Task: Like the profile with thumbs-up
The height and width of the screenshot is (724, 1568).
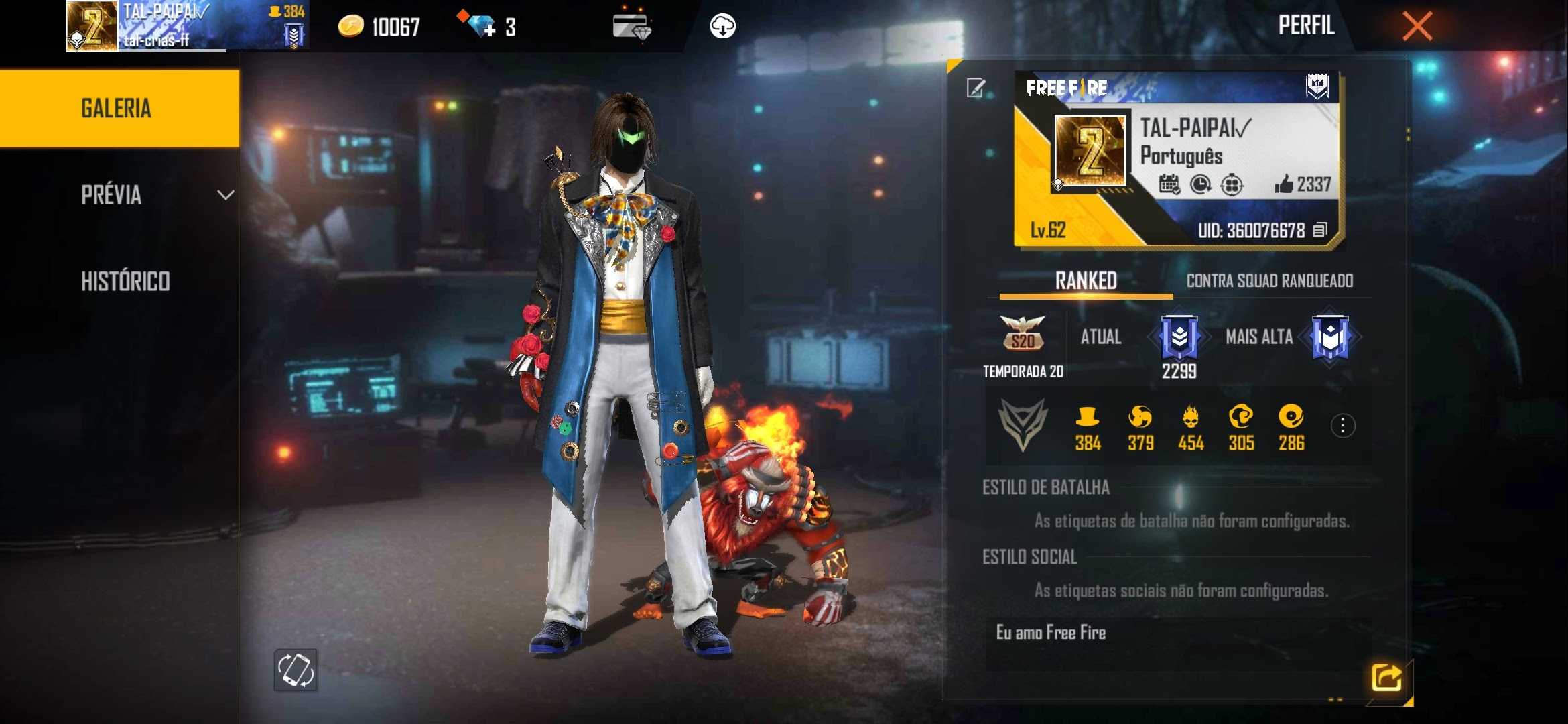Action: (x=1284, y=184)
